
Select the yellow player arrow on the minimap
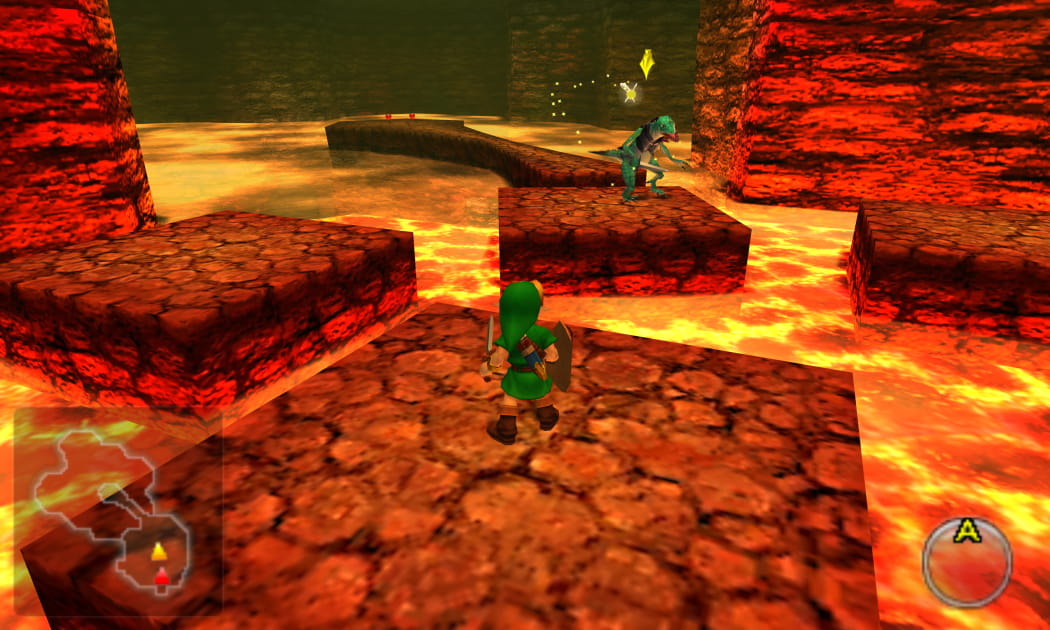[x=158, y=551]
